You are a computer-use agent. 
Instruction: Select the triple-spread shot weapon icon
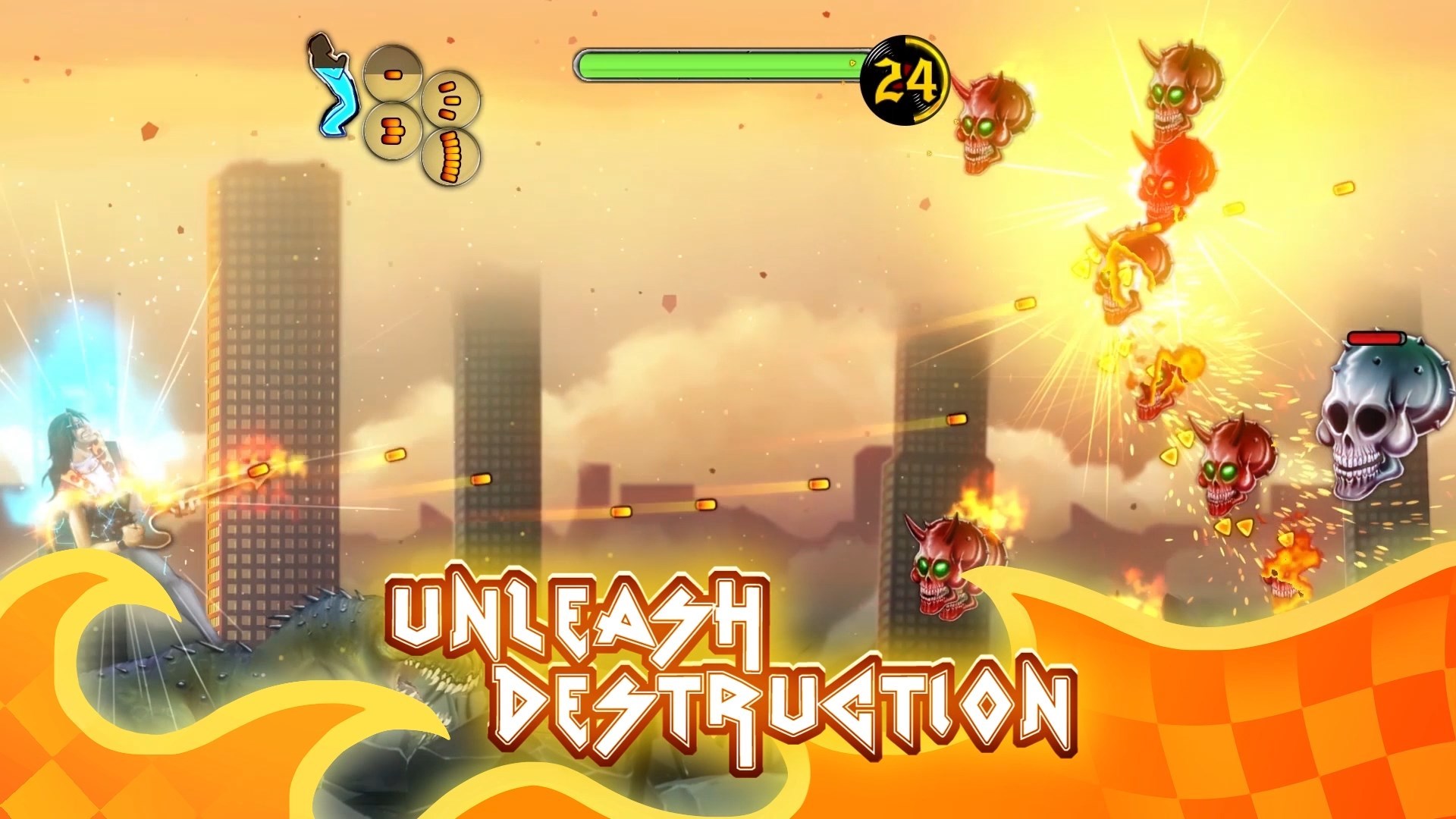450,100
